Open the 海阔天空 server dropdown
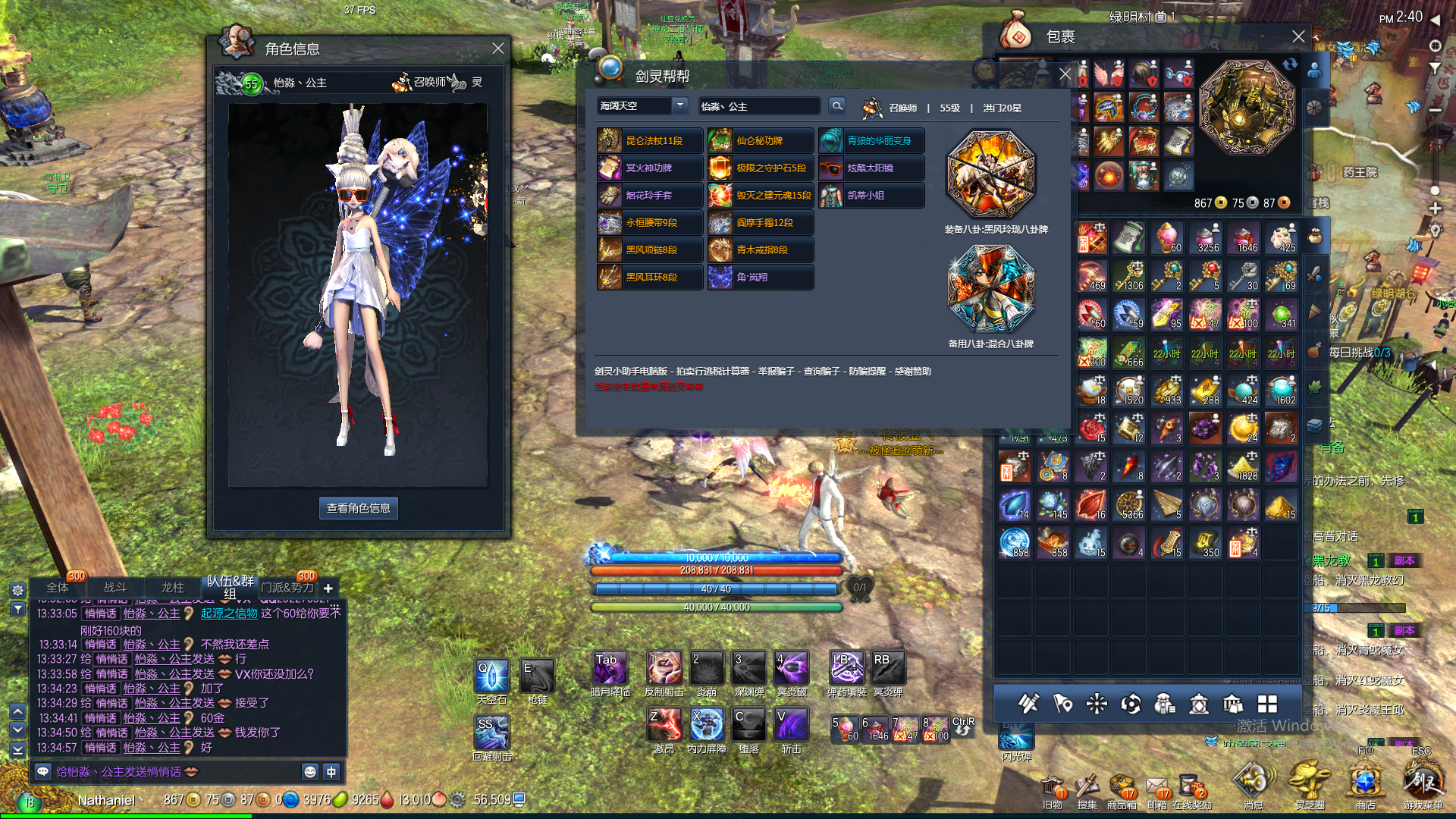 pos(679,106)
